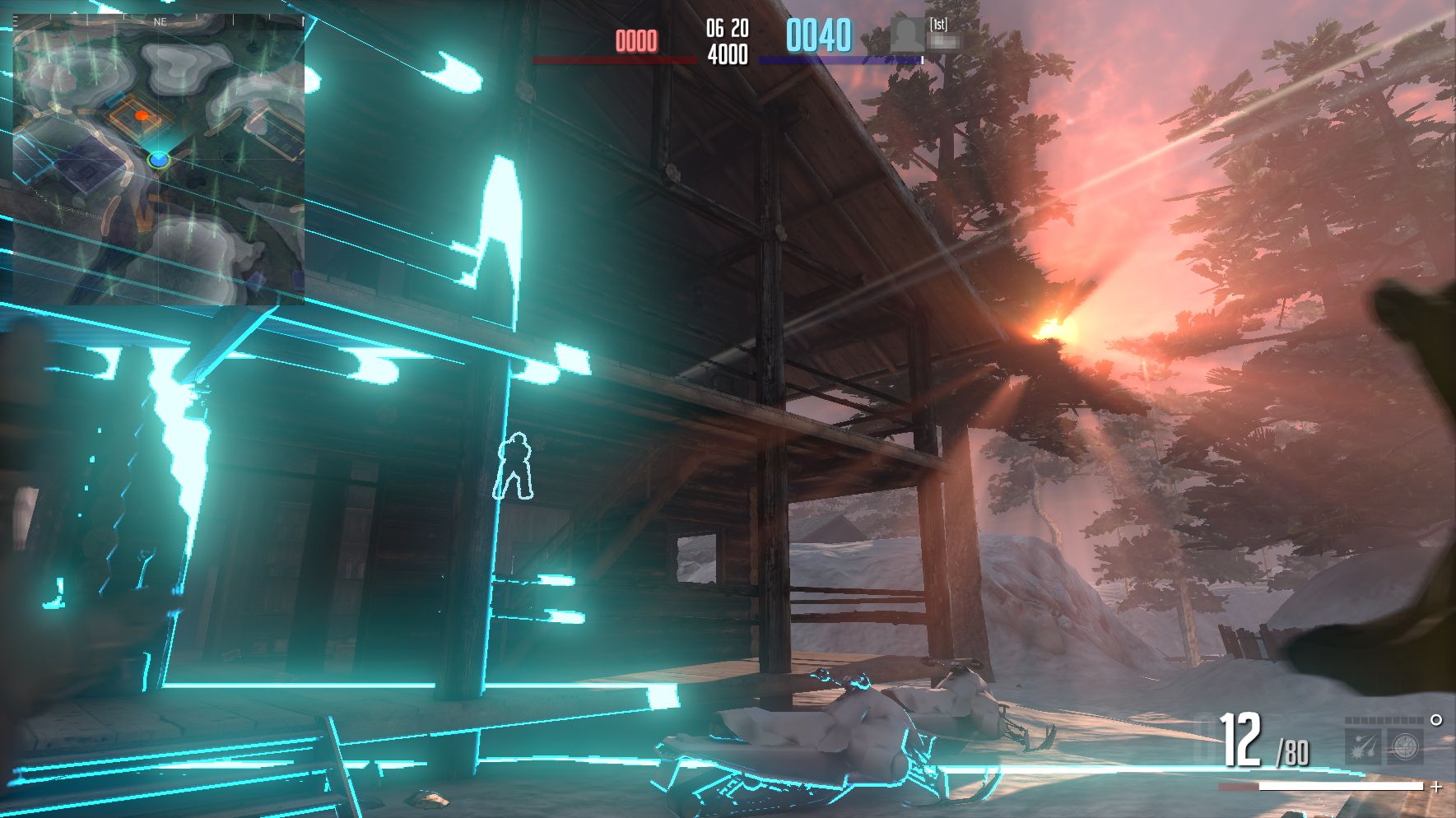Select the red enemy marker on the minimap
This screenshot has width=1456, height=818.
click(x=142, y=116)
